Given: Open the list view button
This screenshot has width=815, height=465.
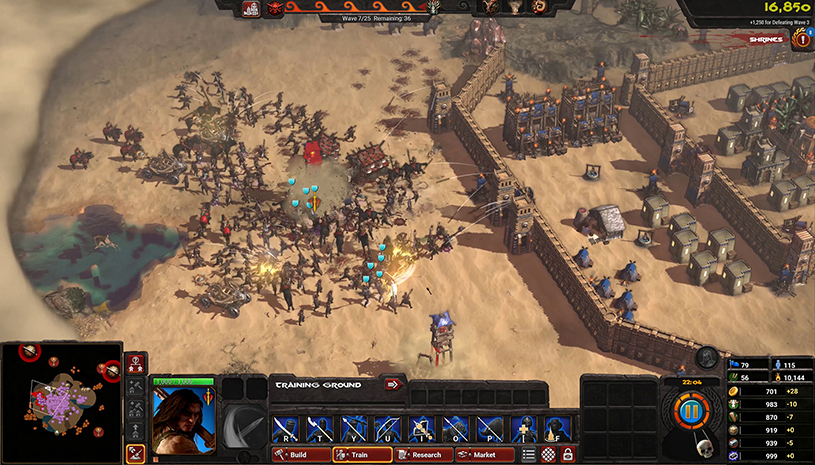Looking at the screenshot, I should pos(529,455).
